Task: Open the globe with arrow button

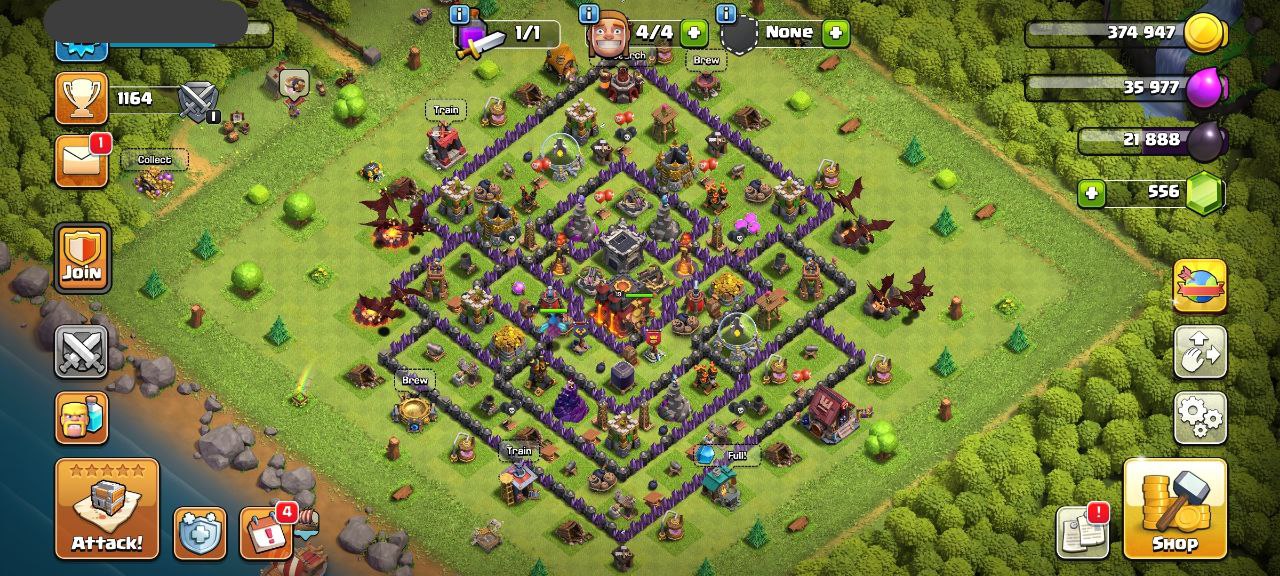Action: click(x=1199, y=287)
